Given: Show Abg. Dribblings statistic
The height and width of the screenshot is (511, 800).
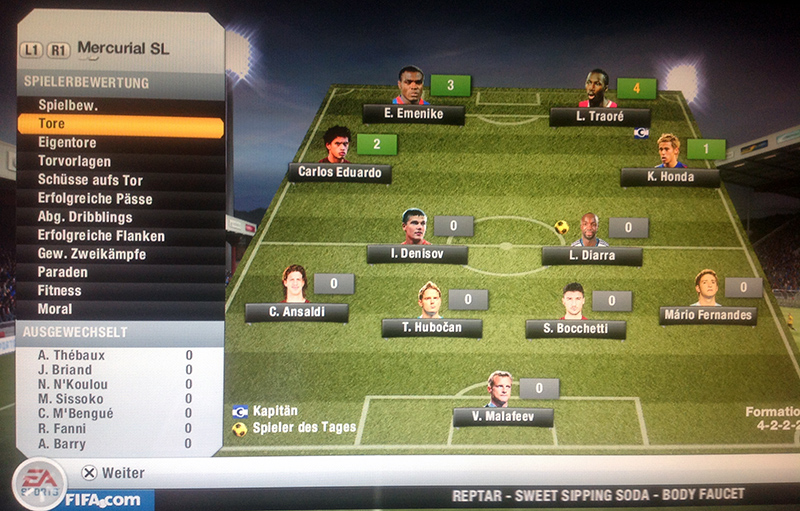Looking at the screenshot, I should (x=119, y=217).
